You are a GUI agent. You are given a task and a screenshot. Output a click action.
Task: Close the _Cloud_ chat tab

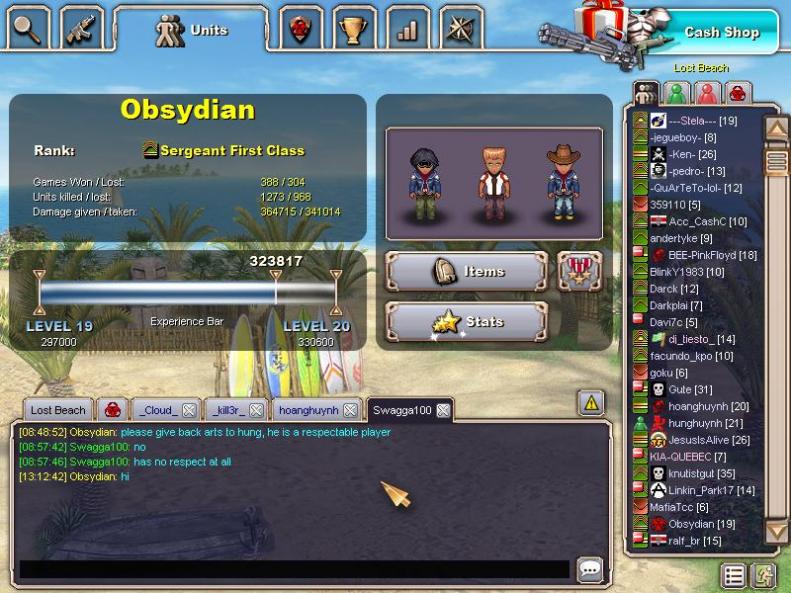point(188,410)
